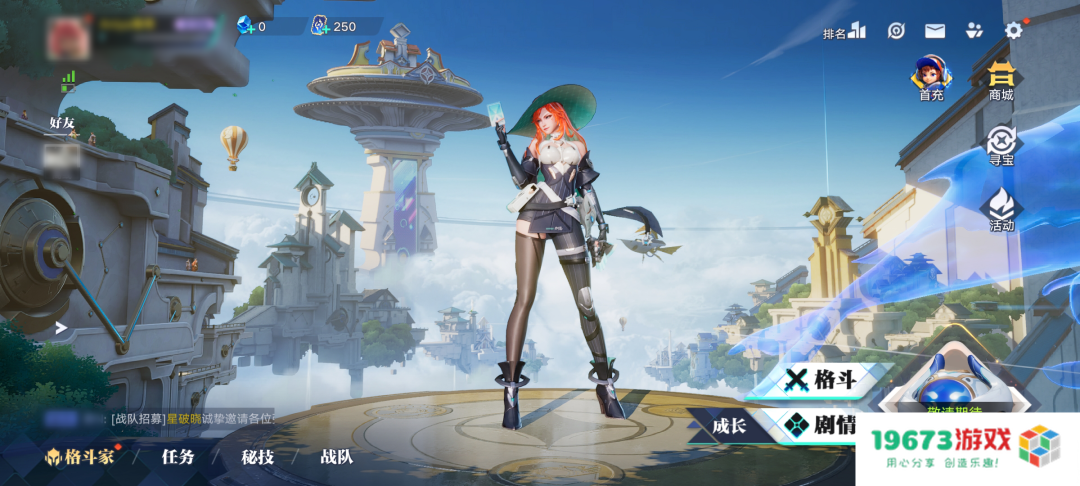Open the 好友 friends list
The height and width of the screenshot is (486, 1080).
pyautogui.click(x=62, y=125)
